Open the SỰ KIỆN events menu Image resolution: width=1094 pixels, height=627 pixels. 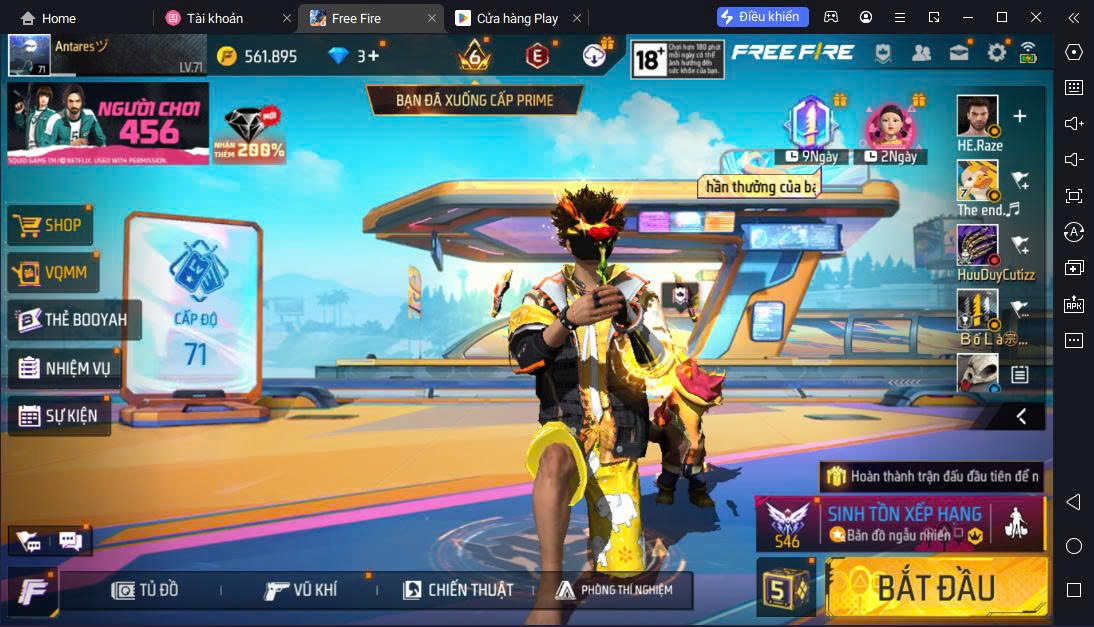60,416
